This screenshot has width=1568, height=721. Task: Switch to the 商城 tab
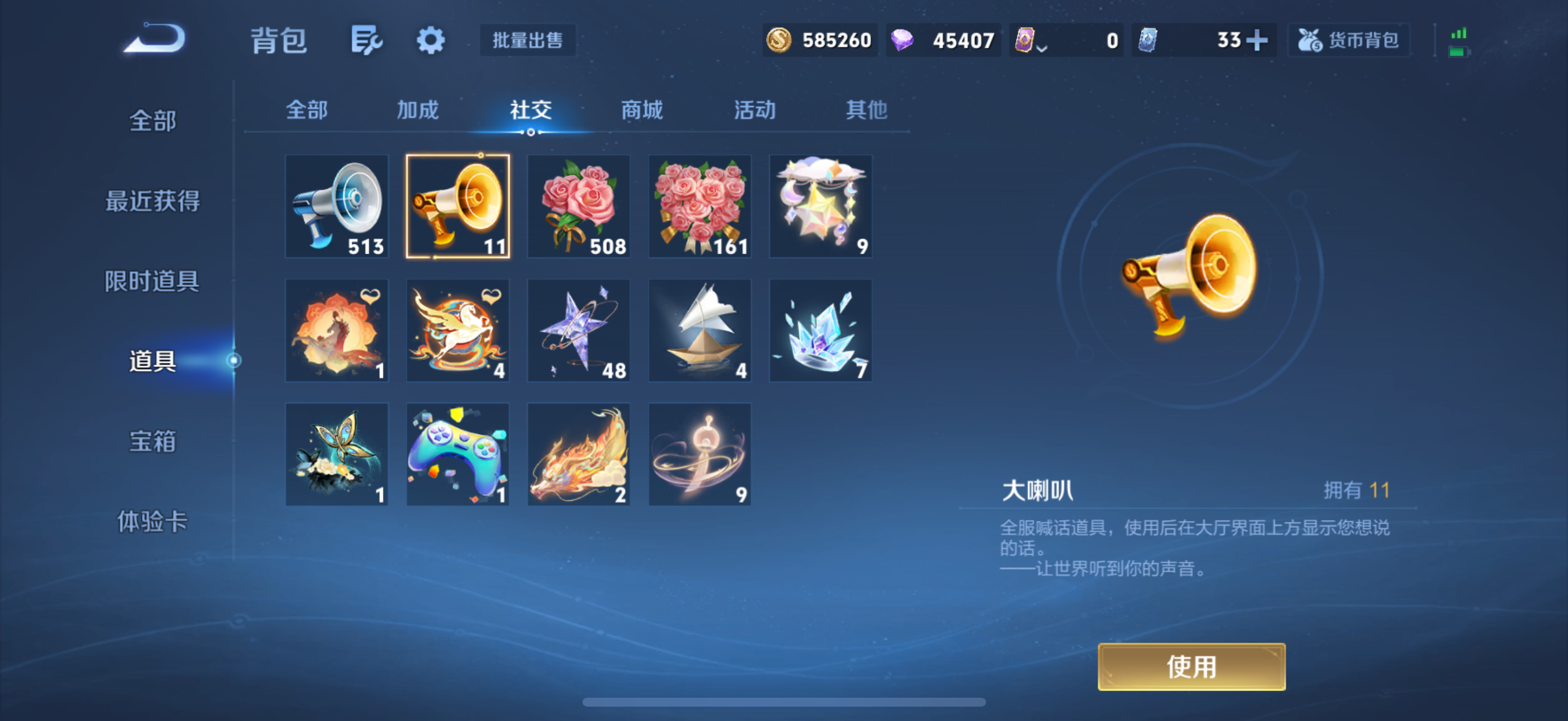click(642, 110)
